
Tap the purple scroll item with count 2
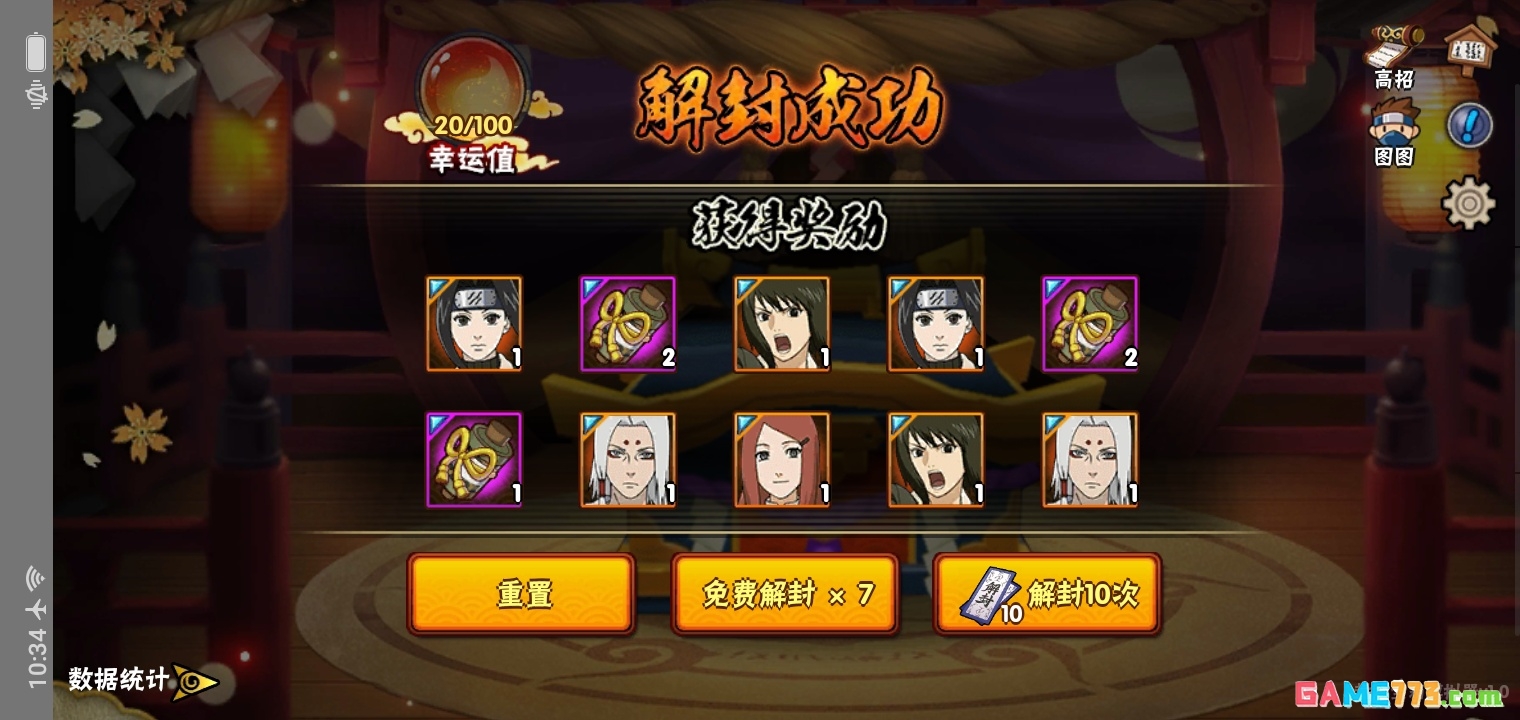[x=628, y=324]
